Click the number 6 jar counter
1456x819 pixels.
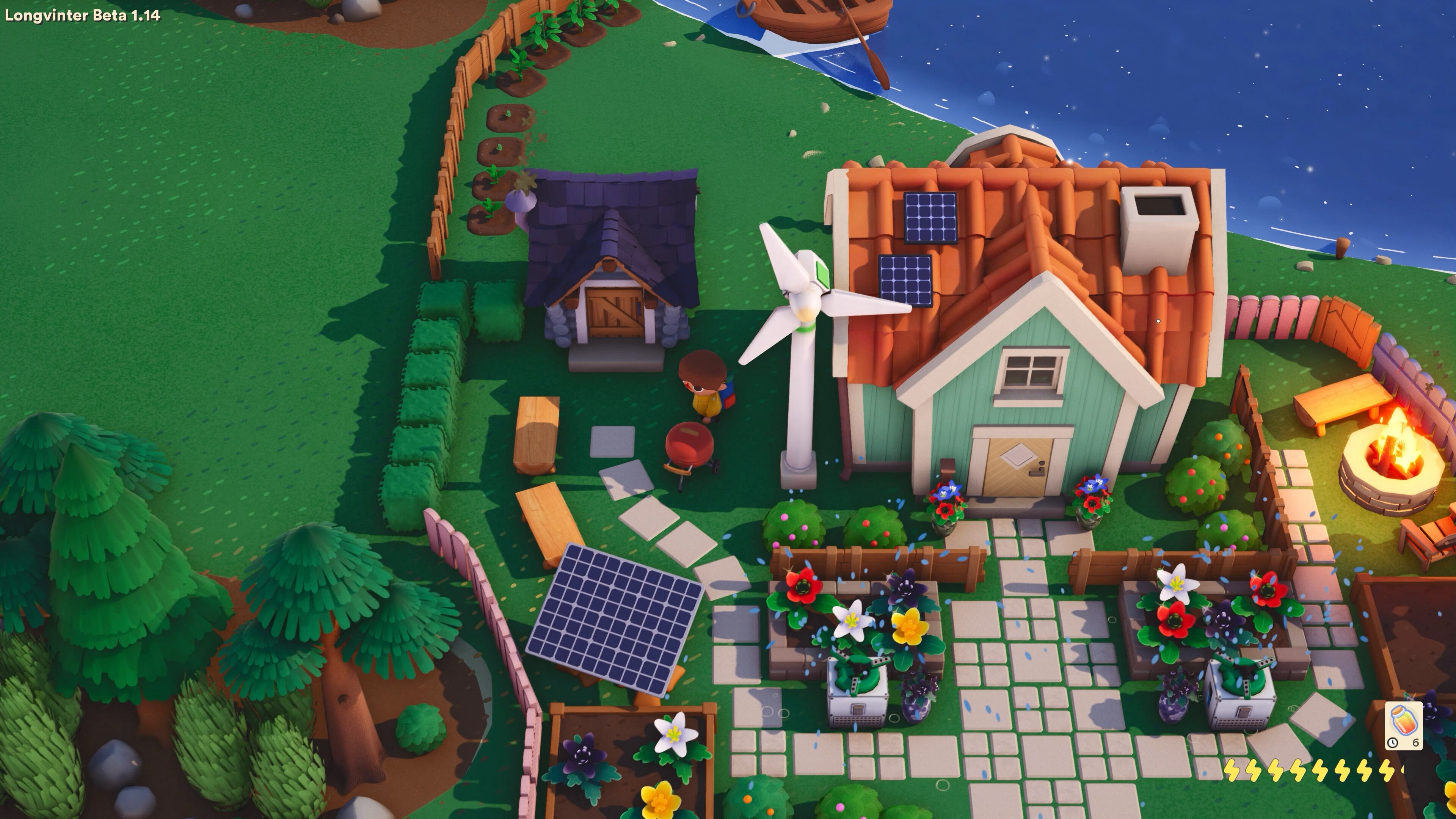click(1416, 743)
